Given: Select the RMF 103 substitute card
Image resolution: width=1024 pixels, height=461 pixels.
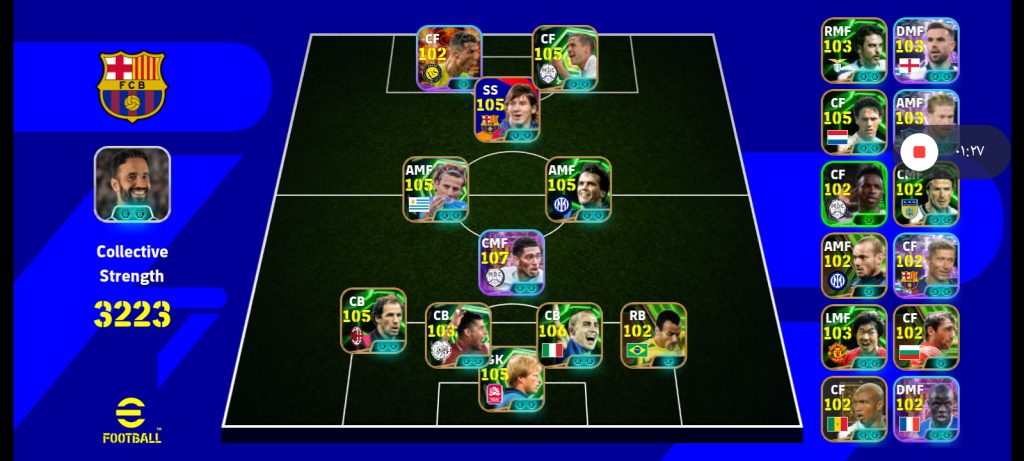Looking at the screenshot, I should (854, 50).
